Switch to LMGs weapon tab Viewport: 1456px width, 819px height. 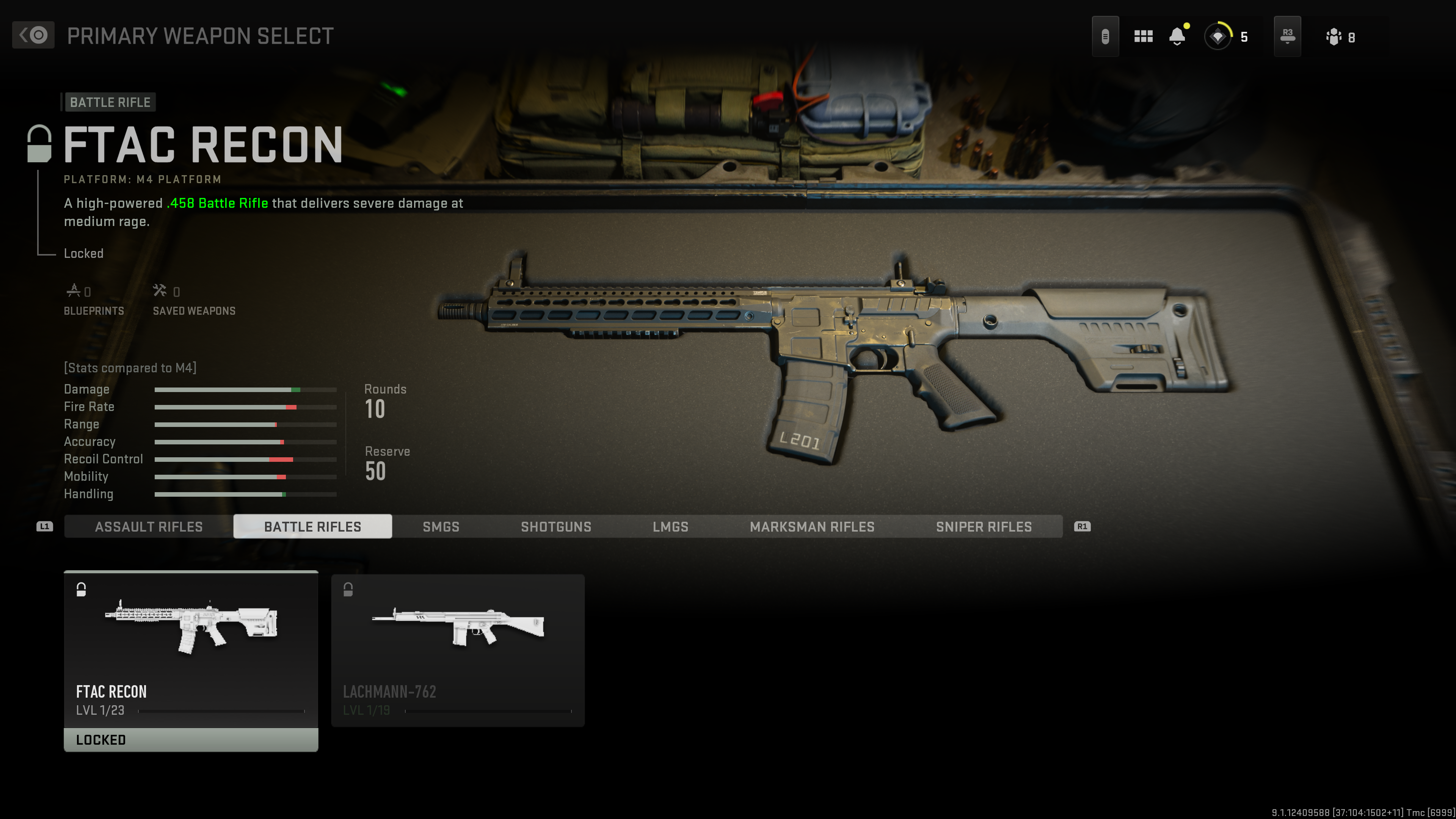coord(670,527)
